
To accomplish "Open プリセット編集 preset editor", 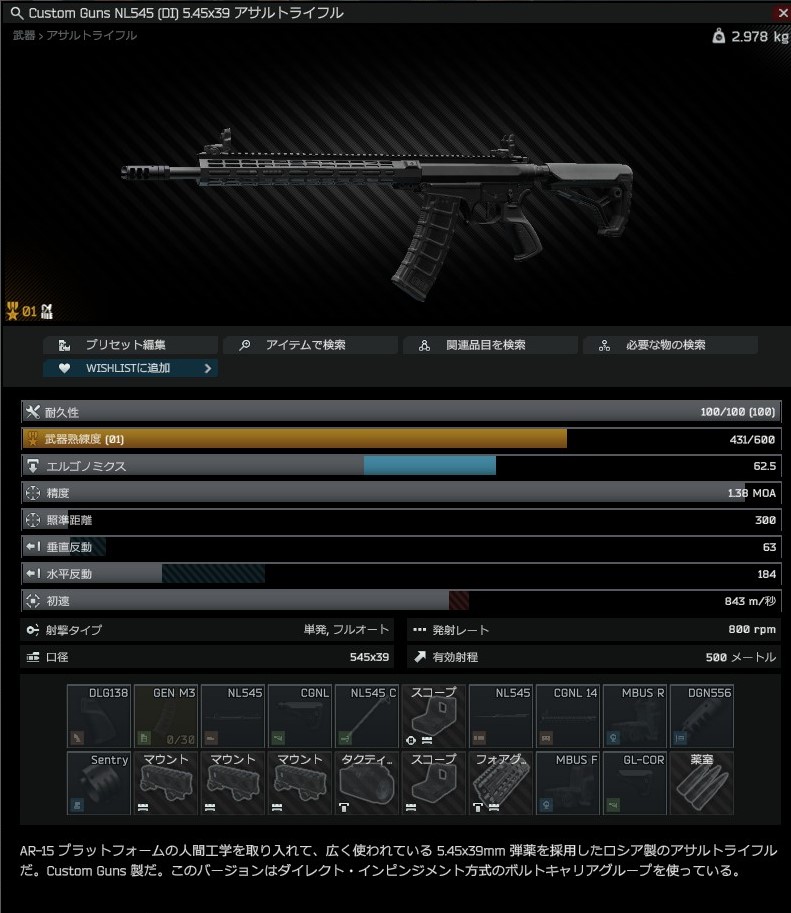I will pos(130,345).
